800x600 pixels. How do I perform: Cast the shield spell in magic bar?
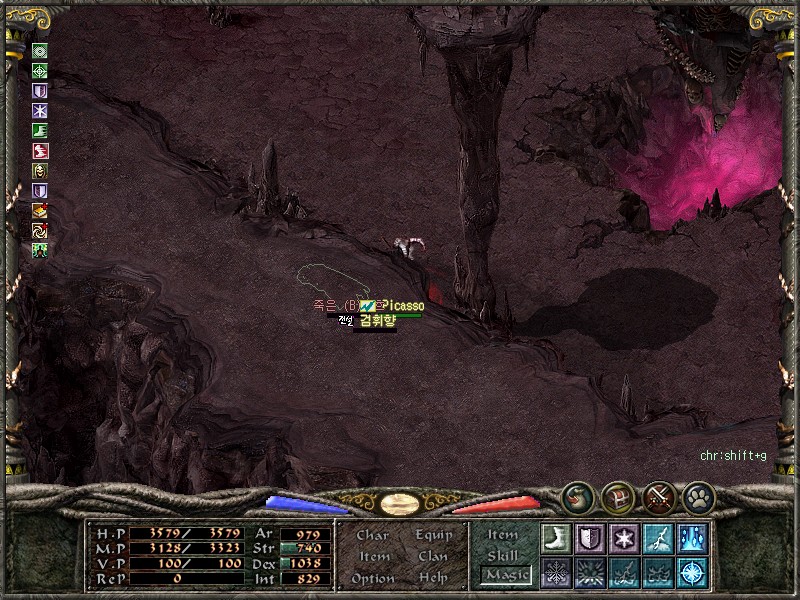point(590,537)
